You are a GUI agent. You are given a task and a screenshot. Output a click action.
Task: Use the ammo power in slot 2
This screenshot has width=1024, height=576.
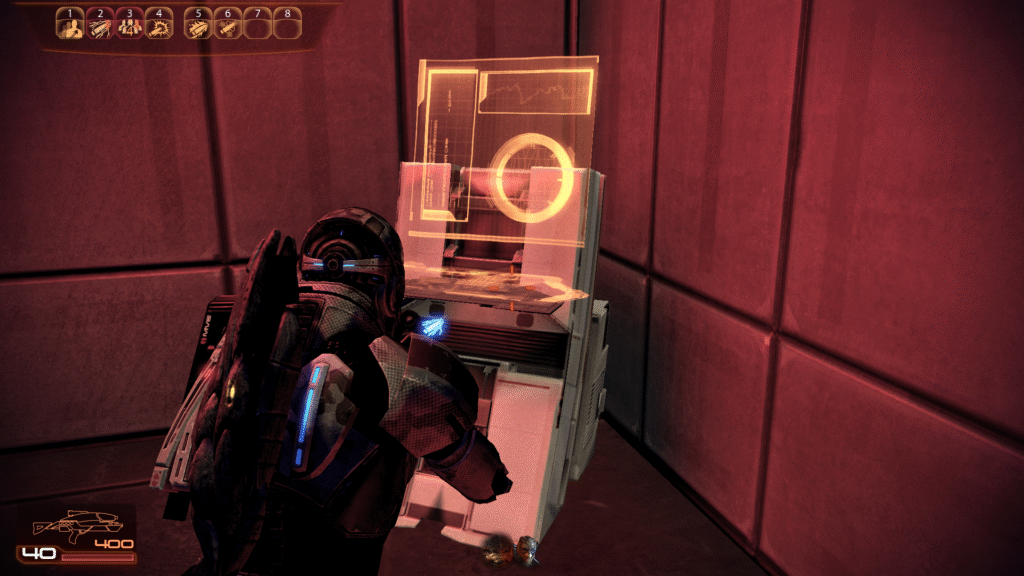pyautogui.click(x=99, y=26)
